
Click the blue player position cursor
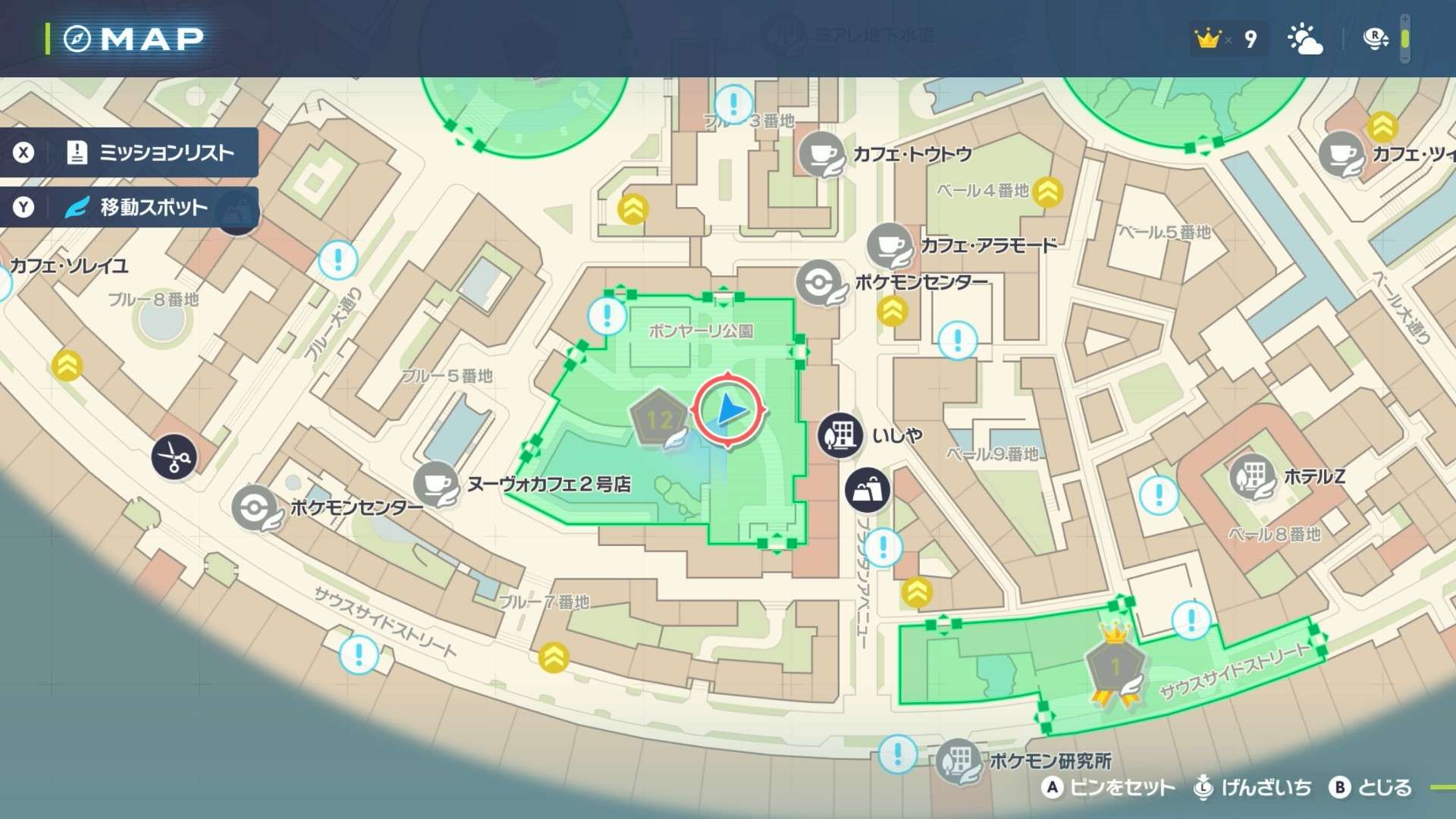[729, 410]
